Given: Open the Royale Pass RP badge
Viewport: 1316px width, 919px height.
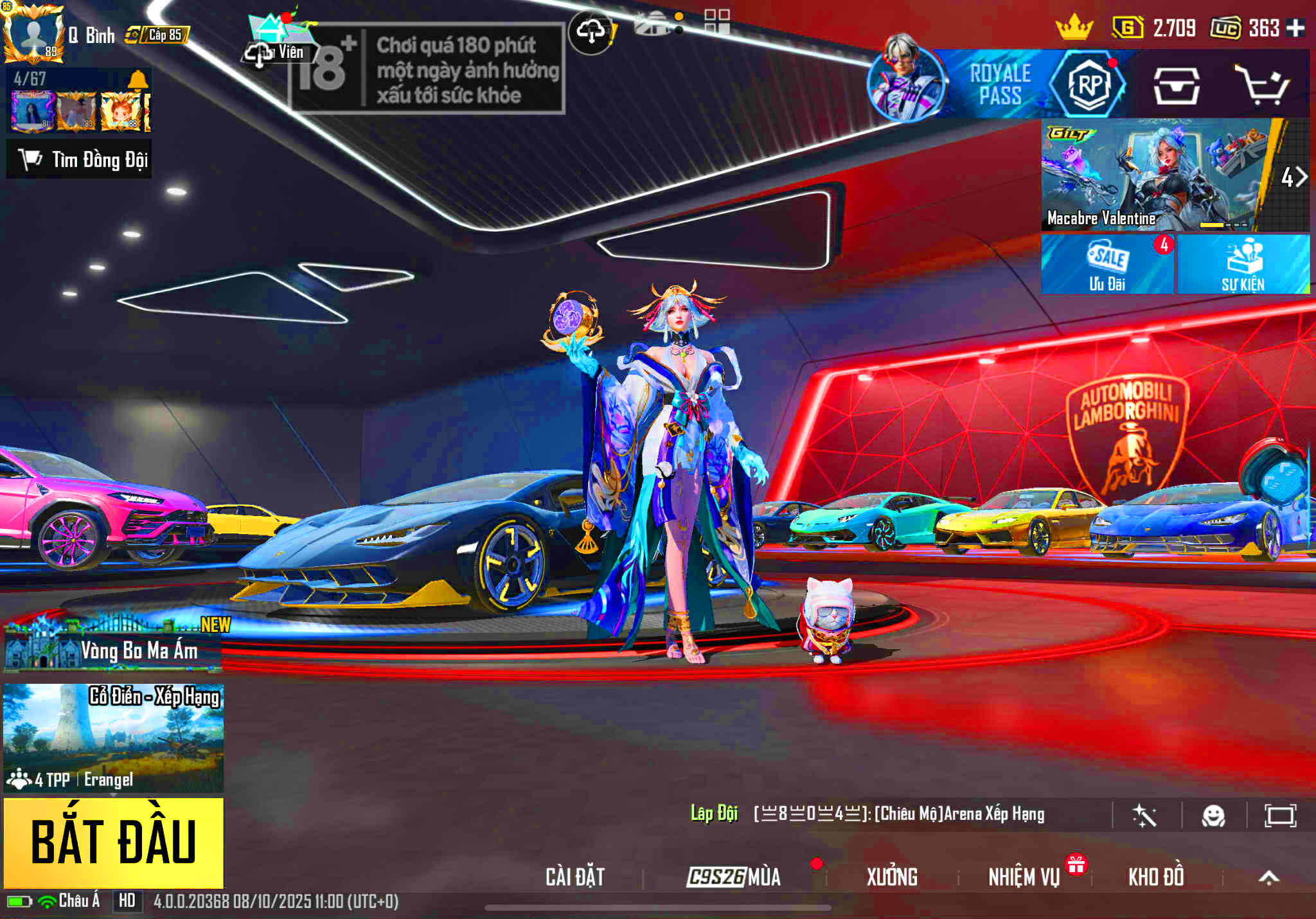Looking at the screenshot, I should click(x=1089, y=85).
